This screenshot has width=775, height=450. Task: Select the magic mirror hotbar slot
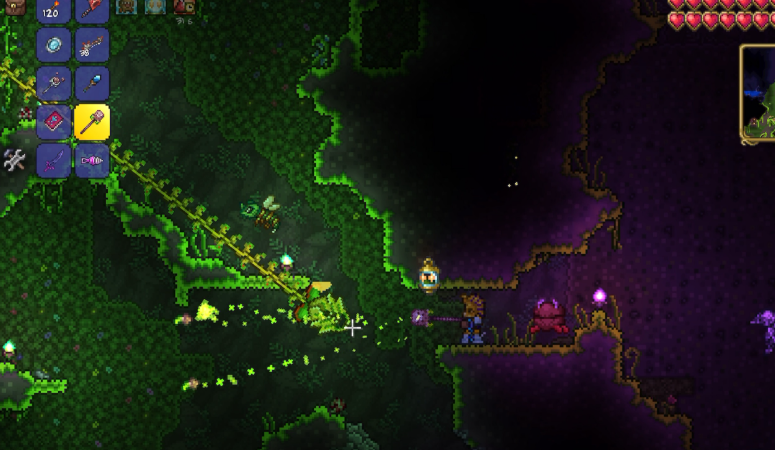tap(53, 45)
